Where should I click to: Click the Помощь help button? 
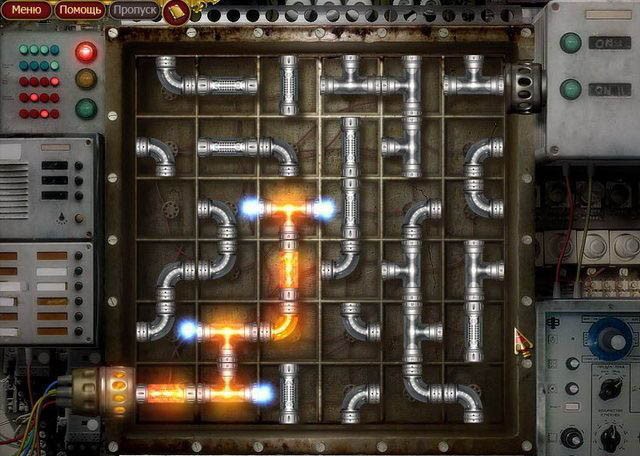click(x=79, y=12)
